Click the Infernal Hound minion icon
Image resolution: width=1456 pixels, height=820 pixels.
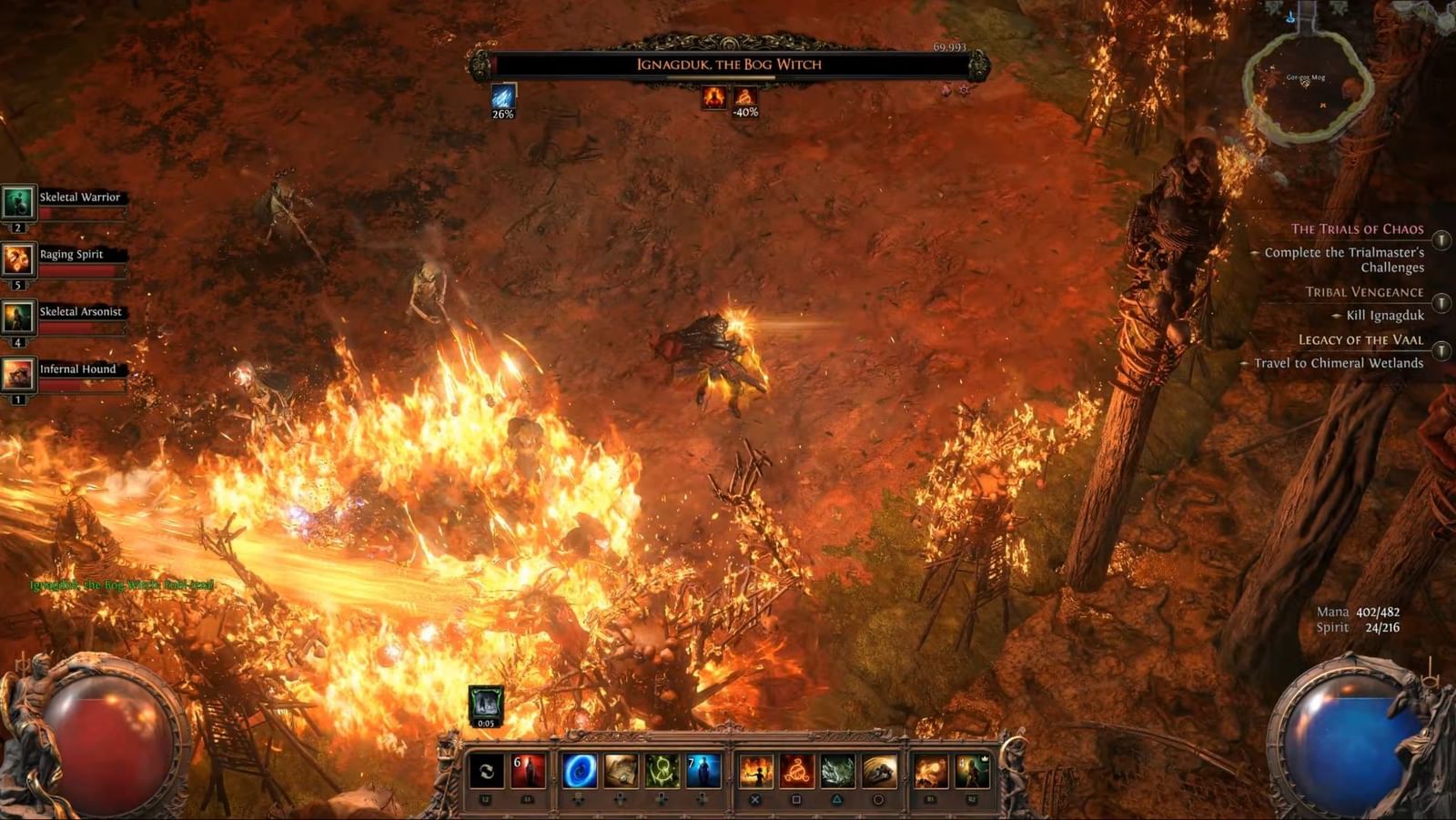pos(20,373)
